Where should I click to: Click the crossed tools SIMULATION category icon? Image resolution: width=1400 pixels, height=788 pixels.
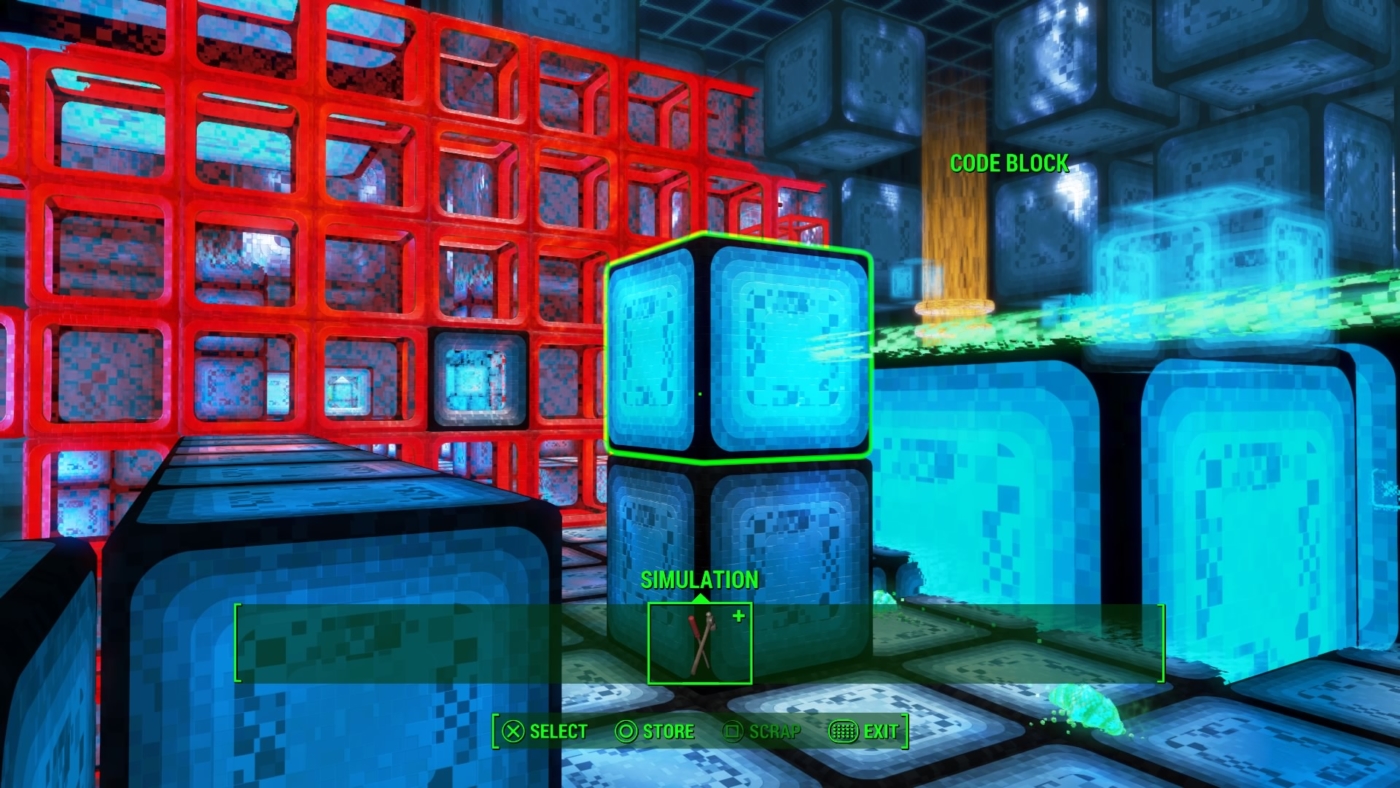[x=699, y=645]
